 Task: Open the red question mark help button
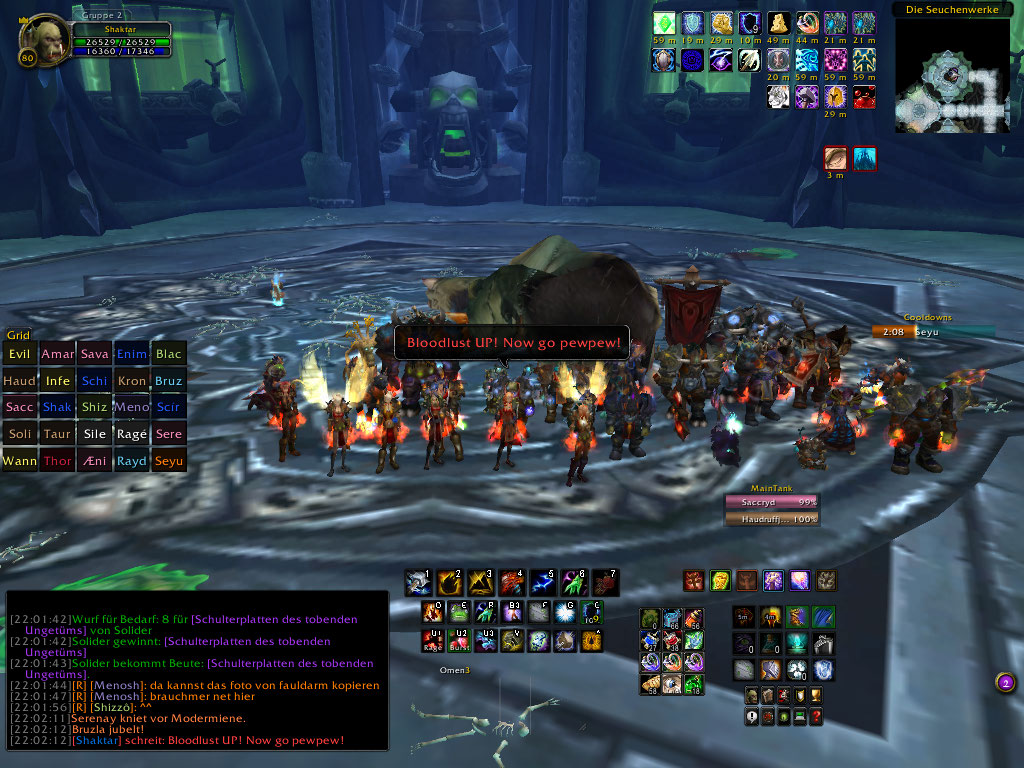click(816, 716)
